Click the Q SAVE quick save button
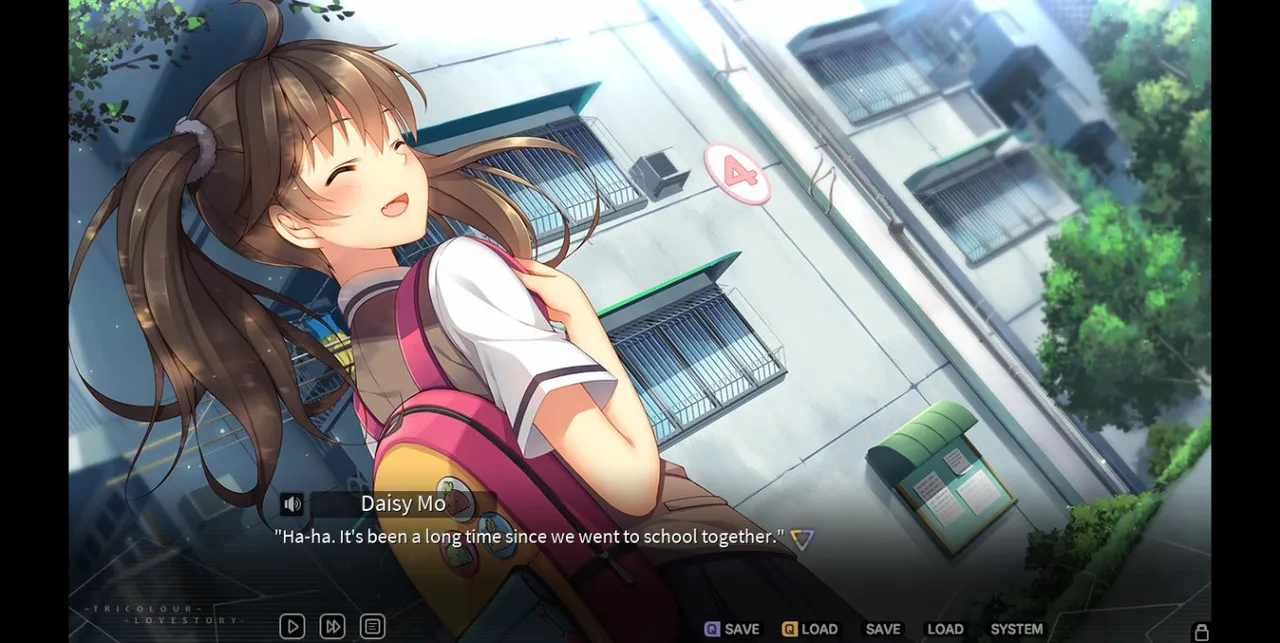The image size is (1280, 643). coord(732,629)
